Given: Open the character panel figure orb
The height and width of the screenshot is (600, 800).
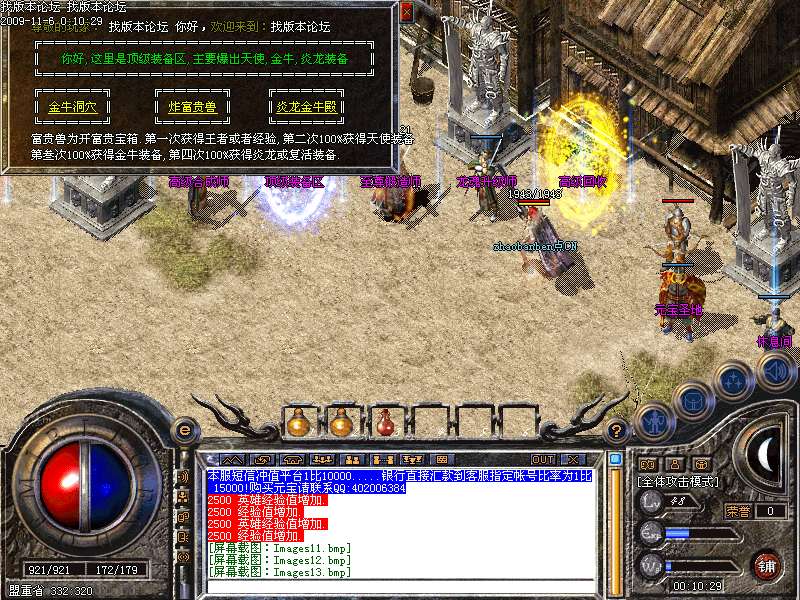Looking at the screenshot, I should pyautogui.click(x=653, y=421).
